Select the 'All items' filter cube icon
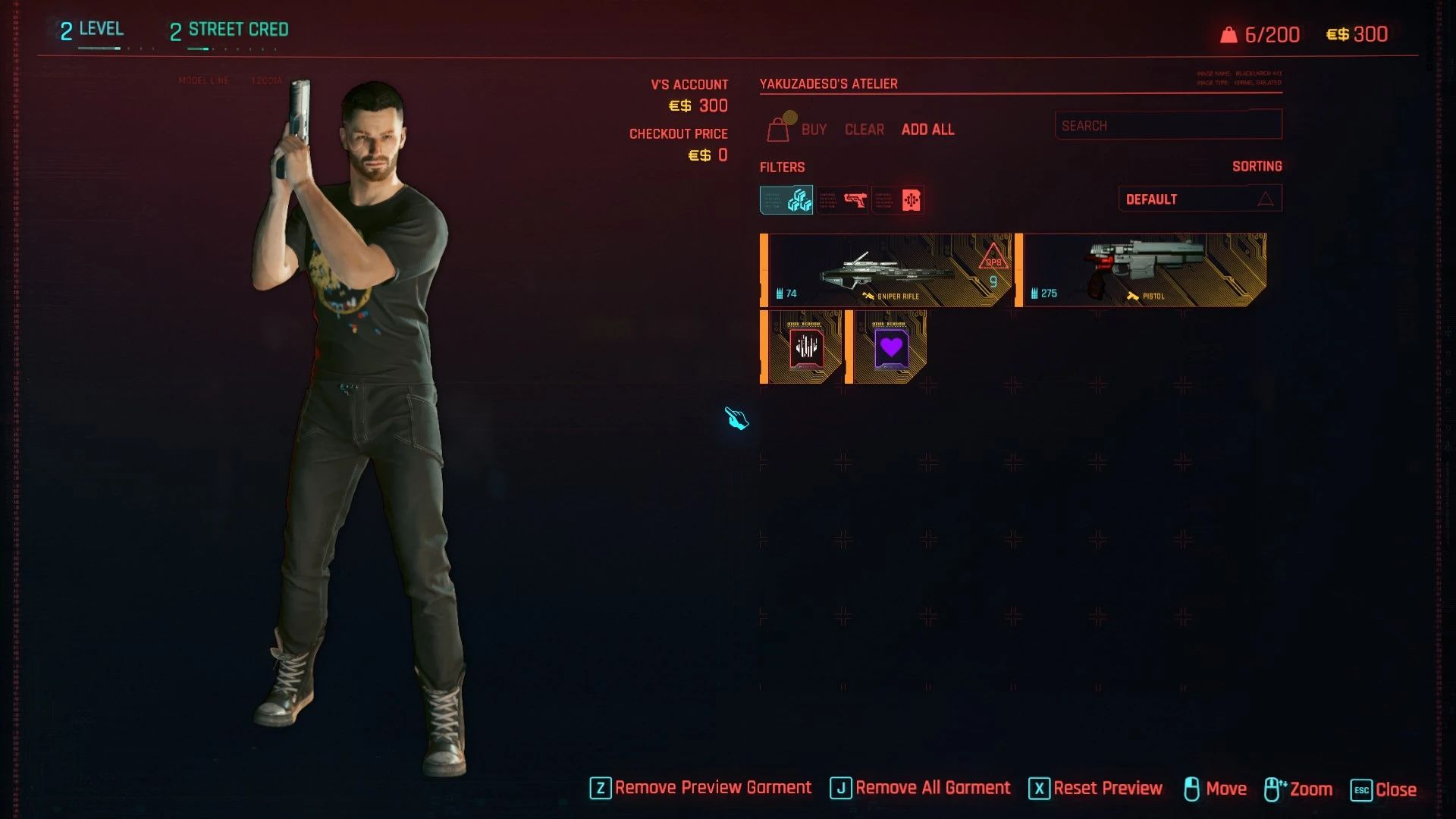Image resolution: width=1456 pixels, height=819 pixels. [786, 199]
